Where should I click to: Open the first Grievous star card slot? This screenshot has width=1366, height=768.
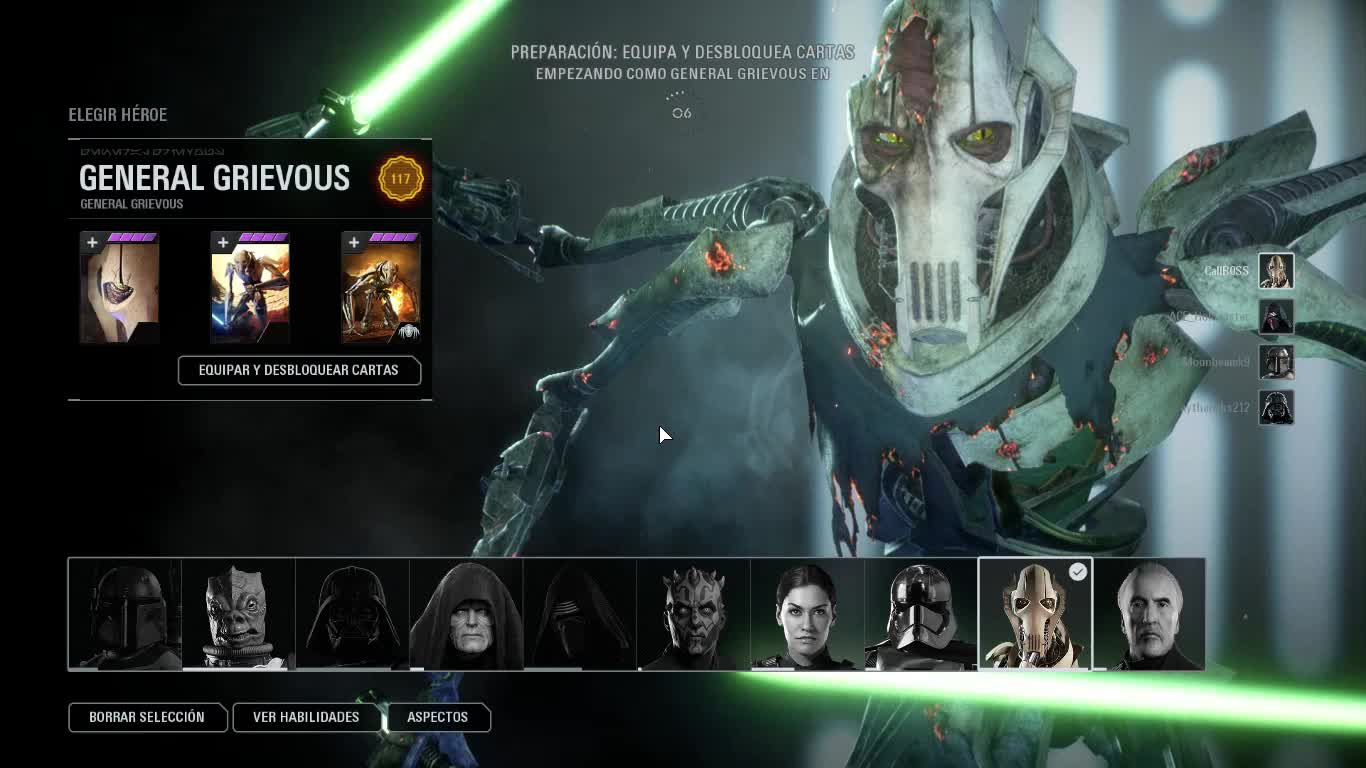coord(120,289)
